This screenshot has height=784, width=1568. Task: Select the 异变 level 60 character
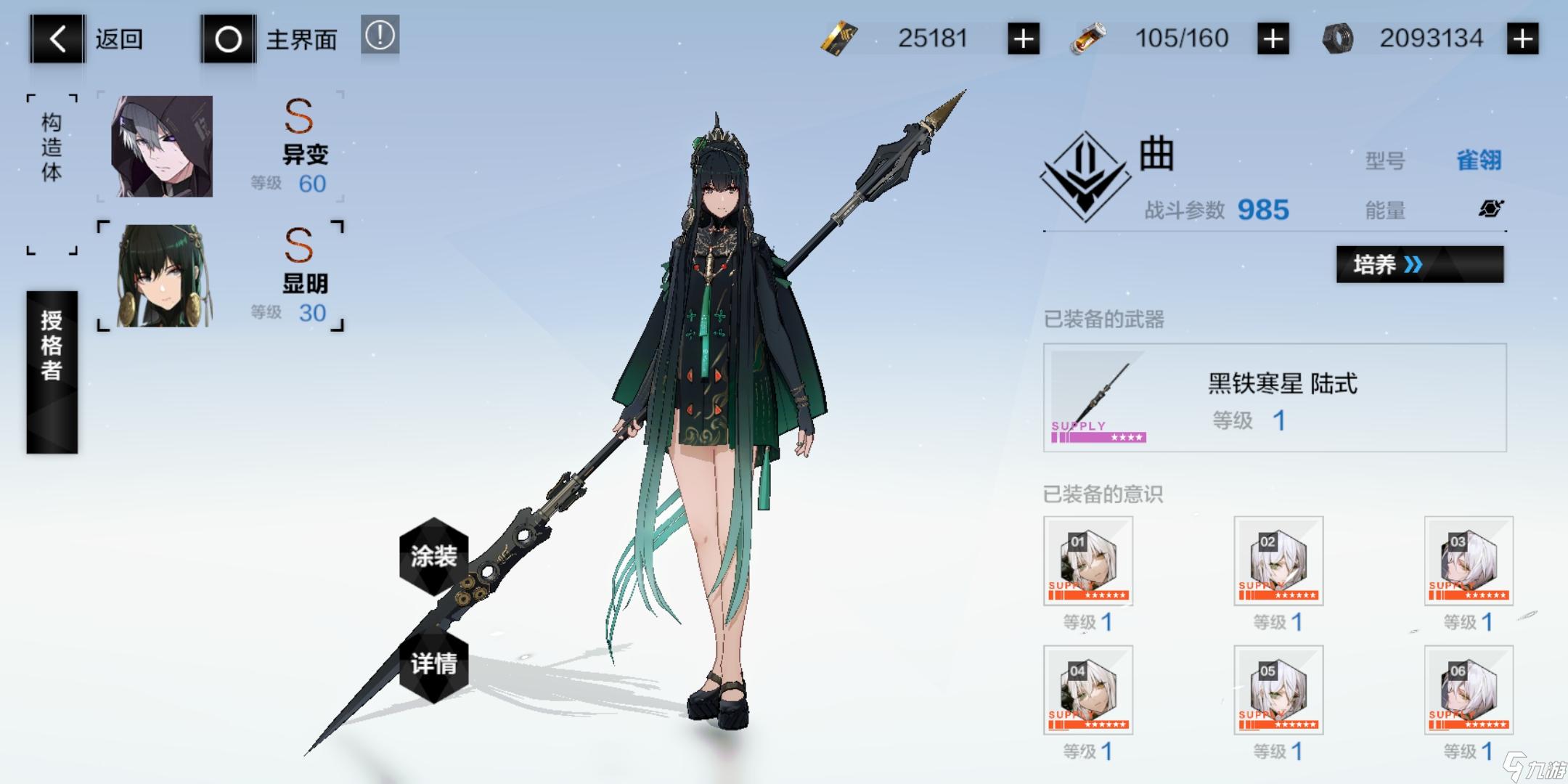[x=219, y=147]
